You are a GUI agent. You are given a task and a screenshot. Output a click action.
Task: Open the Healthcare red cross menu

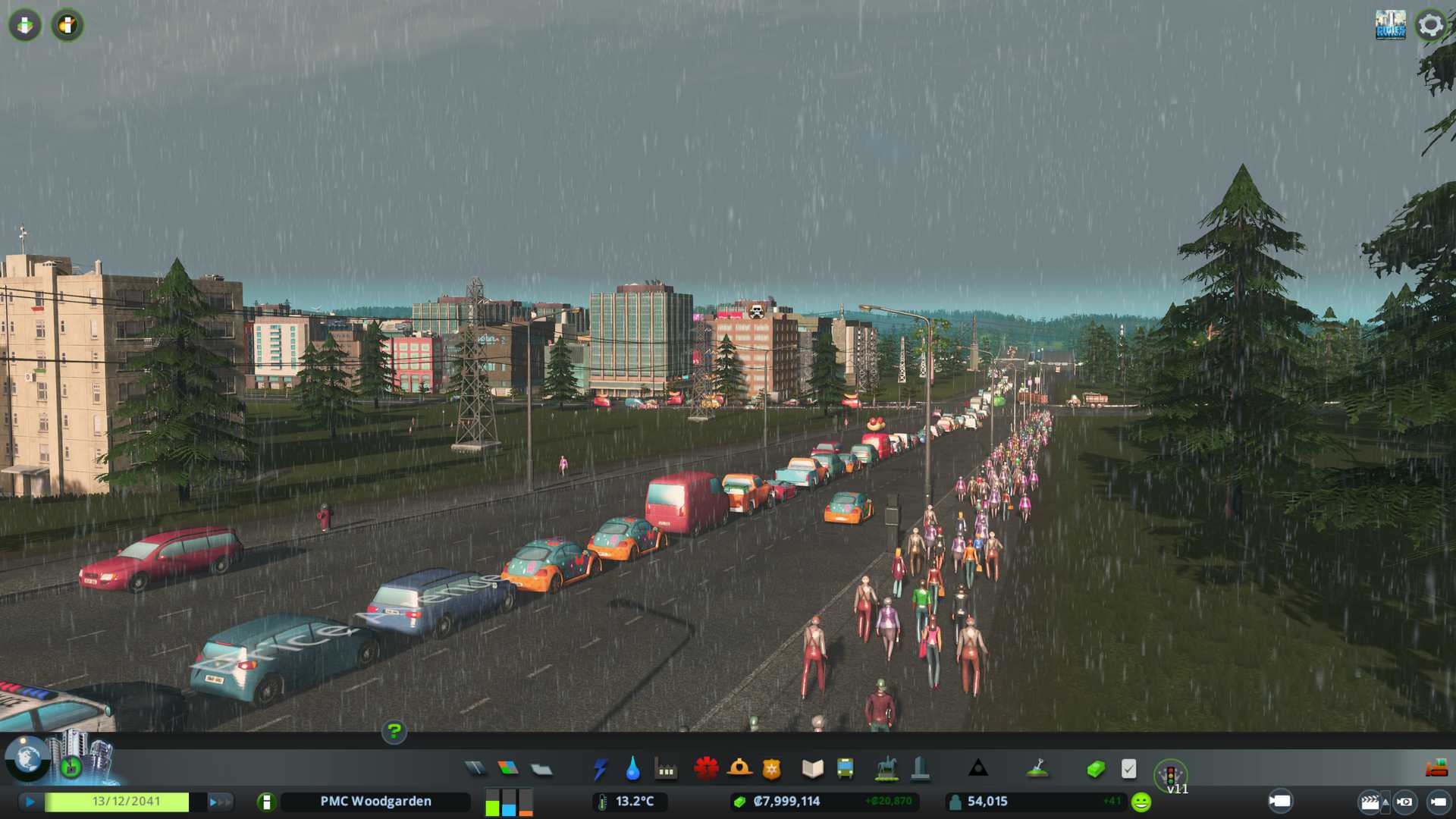[706, 769]
